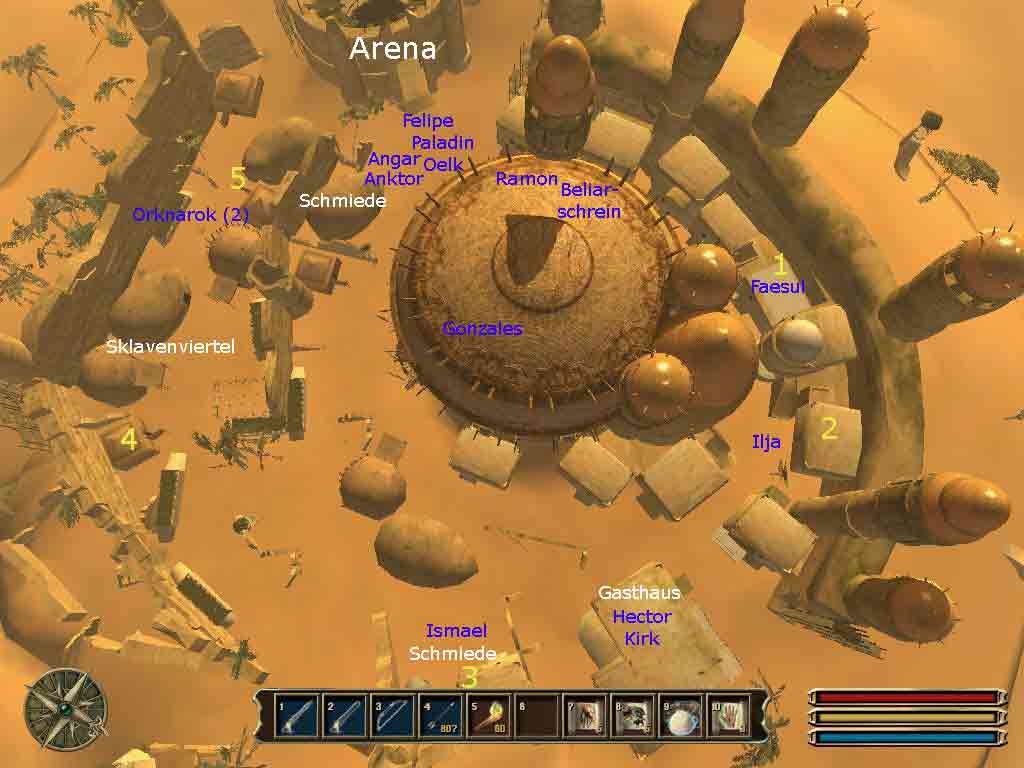This screenshot has width=1024, height=768.
Task: Select the arrows stack showing 807
Action: (440, 716)
